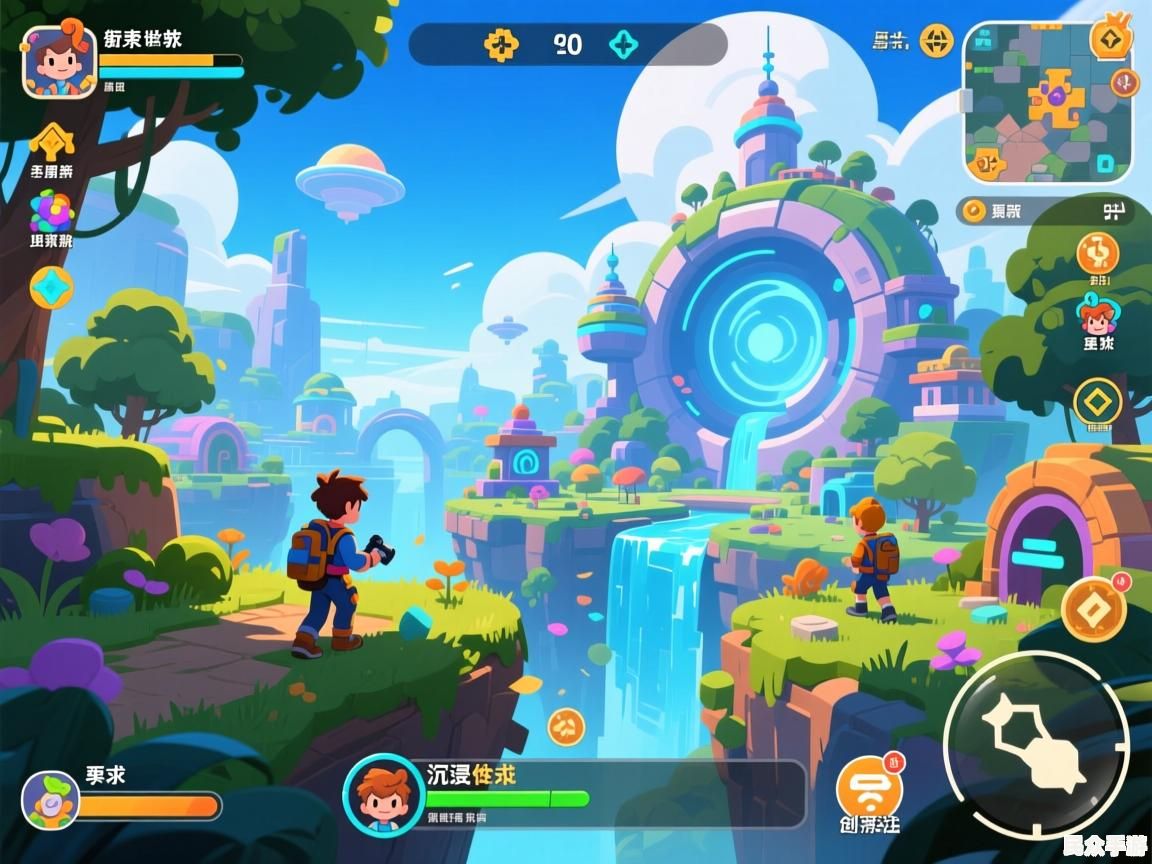Tap the small orange coin above bottom panel

point(566,726)
